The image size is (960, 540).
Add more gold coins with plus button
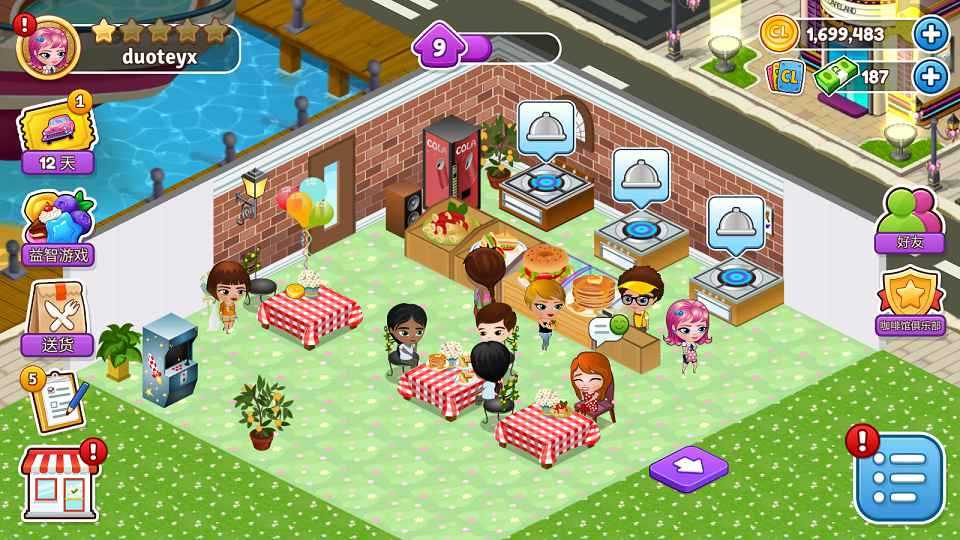[931, 35]
